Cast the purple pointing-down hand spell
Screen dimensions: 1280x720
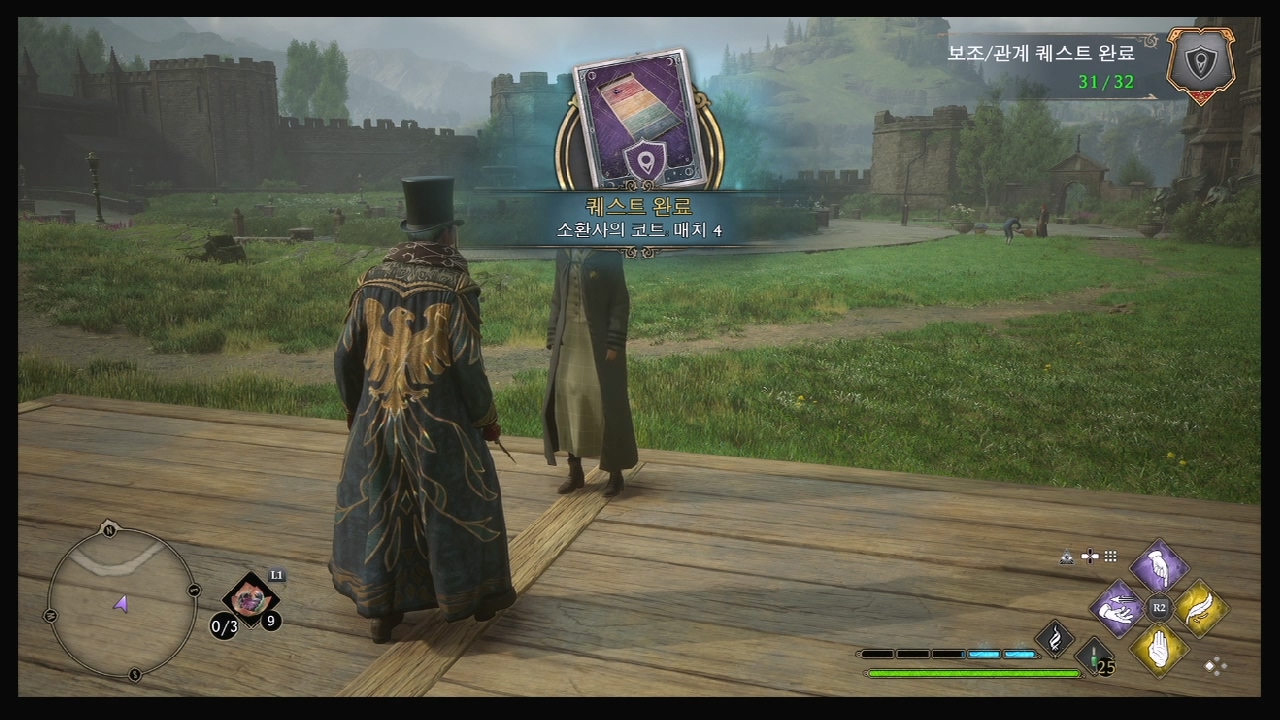coord(1159,568)
